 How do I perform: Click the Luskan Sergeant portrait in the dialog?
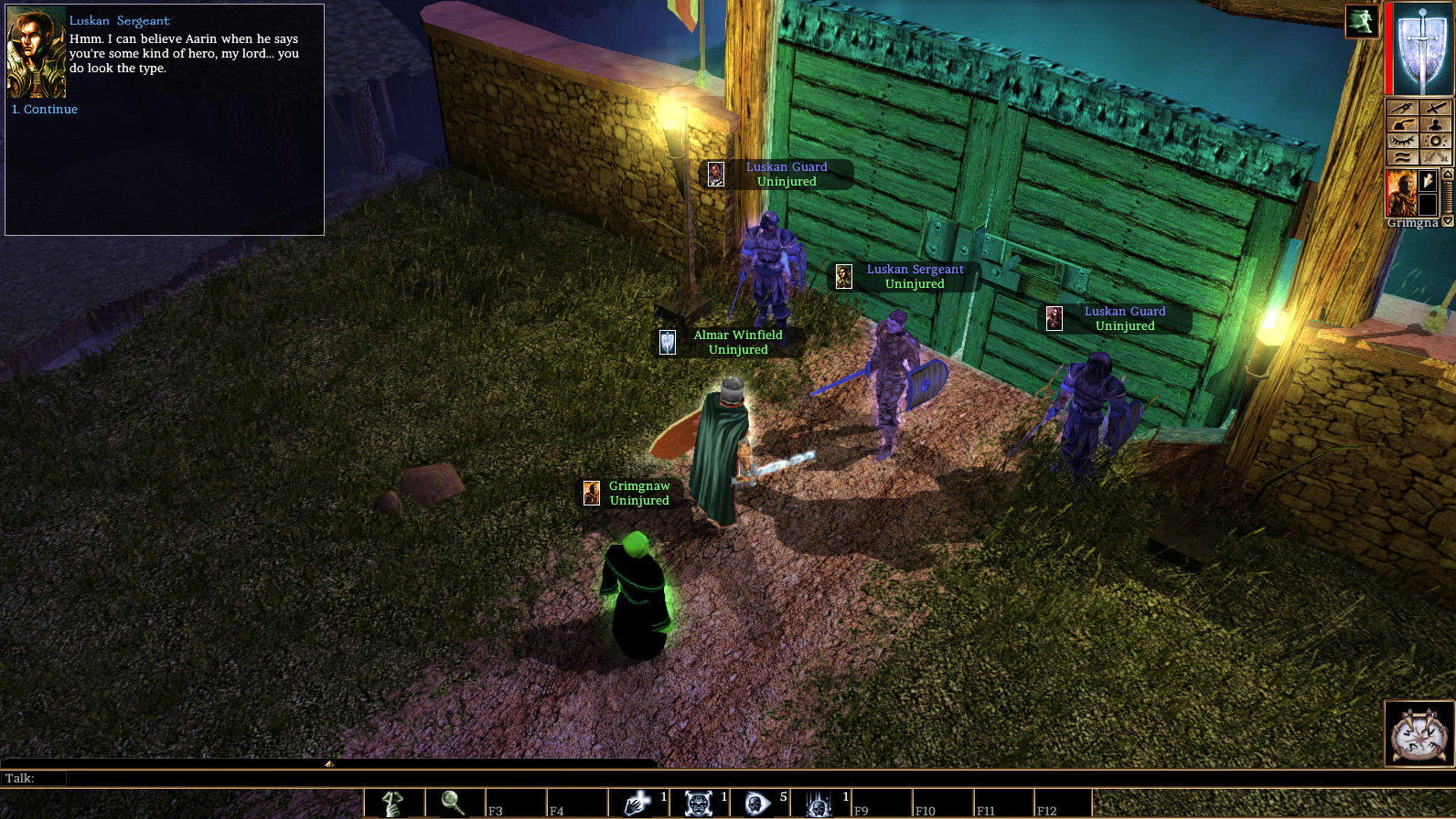click(35, 53)
